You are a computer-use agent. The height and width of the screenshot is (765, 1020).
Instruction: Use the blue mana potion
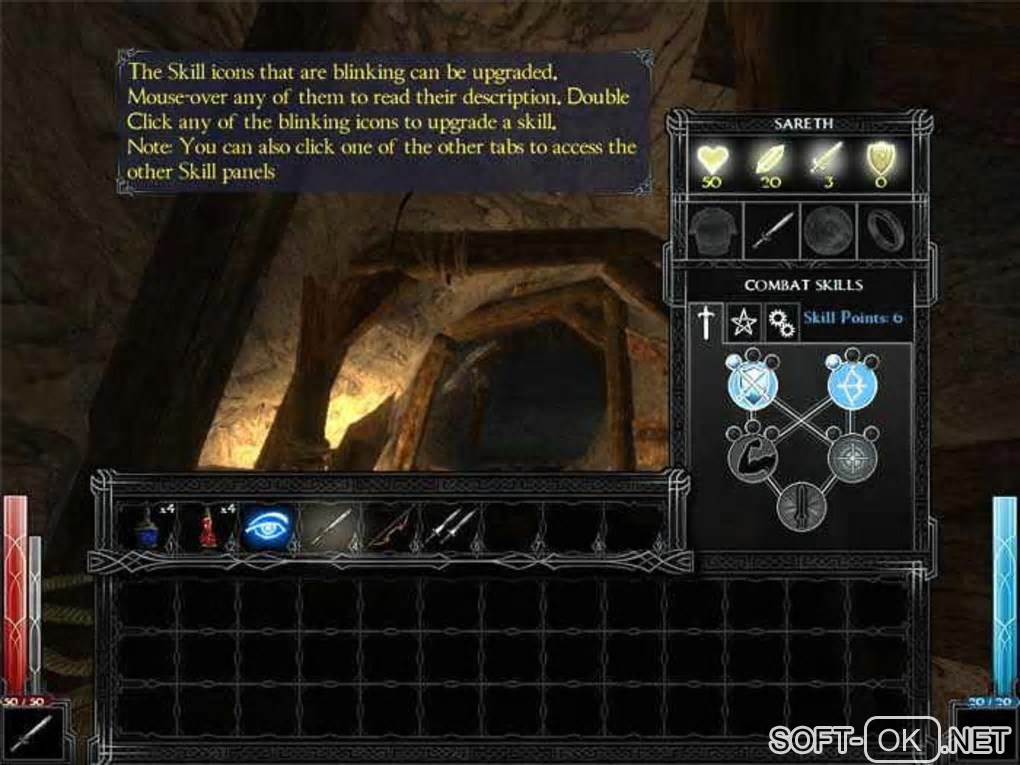pos(147,527)
